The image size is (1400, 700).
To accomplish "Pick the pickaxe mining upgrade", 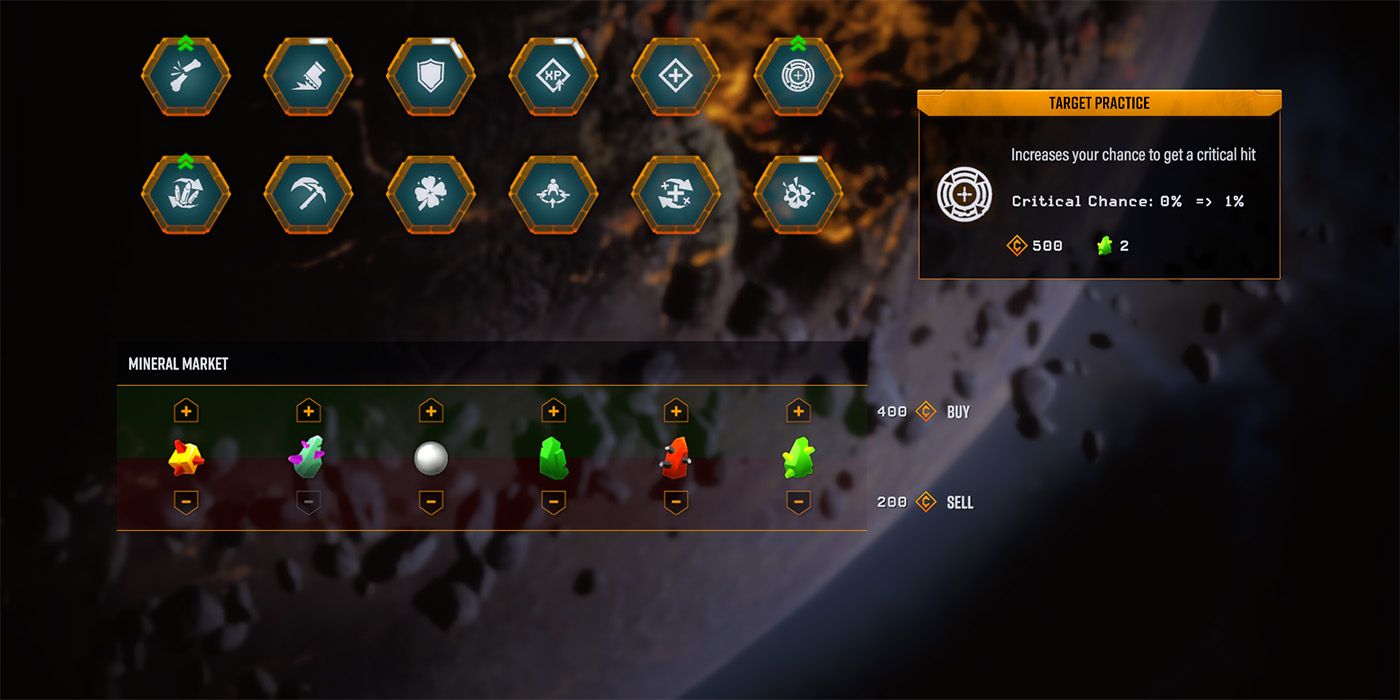I will pos(308,194).
